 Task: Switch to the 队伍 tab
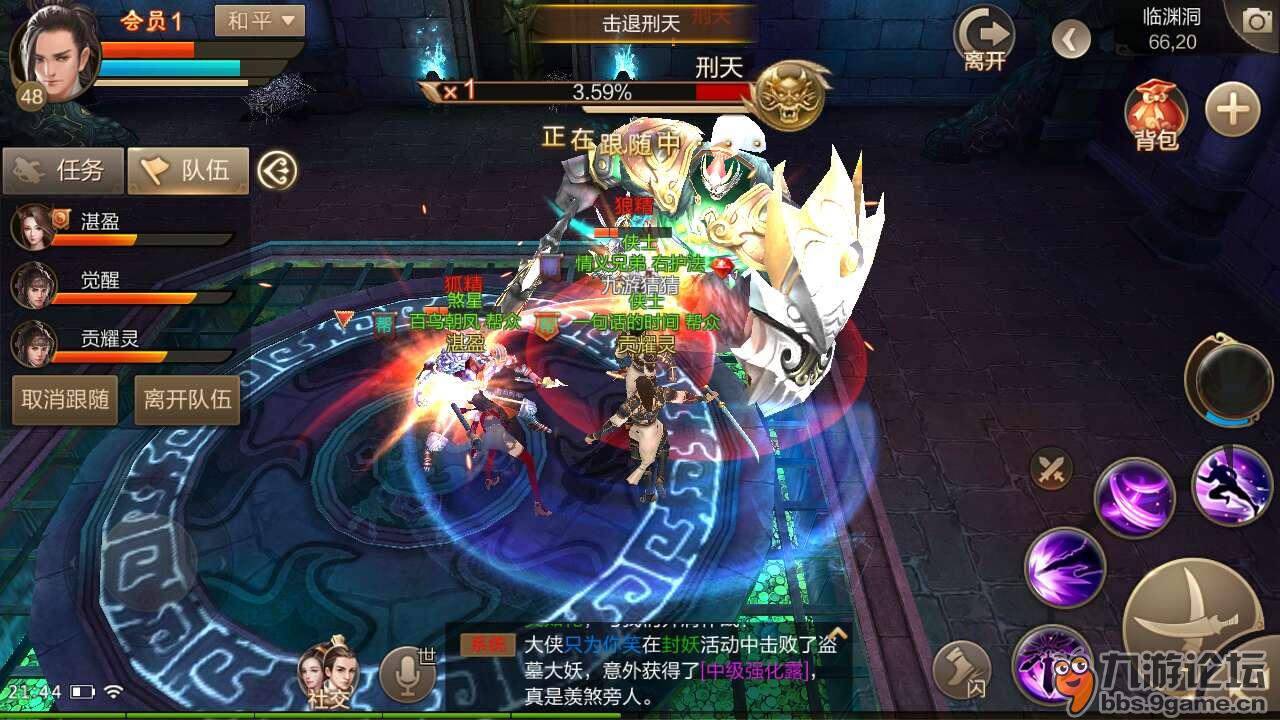(x=188, y=170)
